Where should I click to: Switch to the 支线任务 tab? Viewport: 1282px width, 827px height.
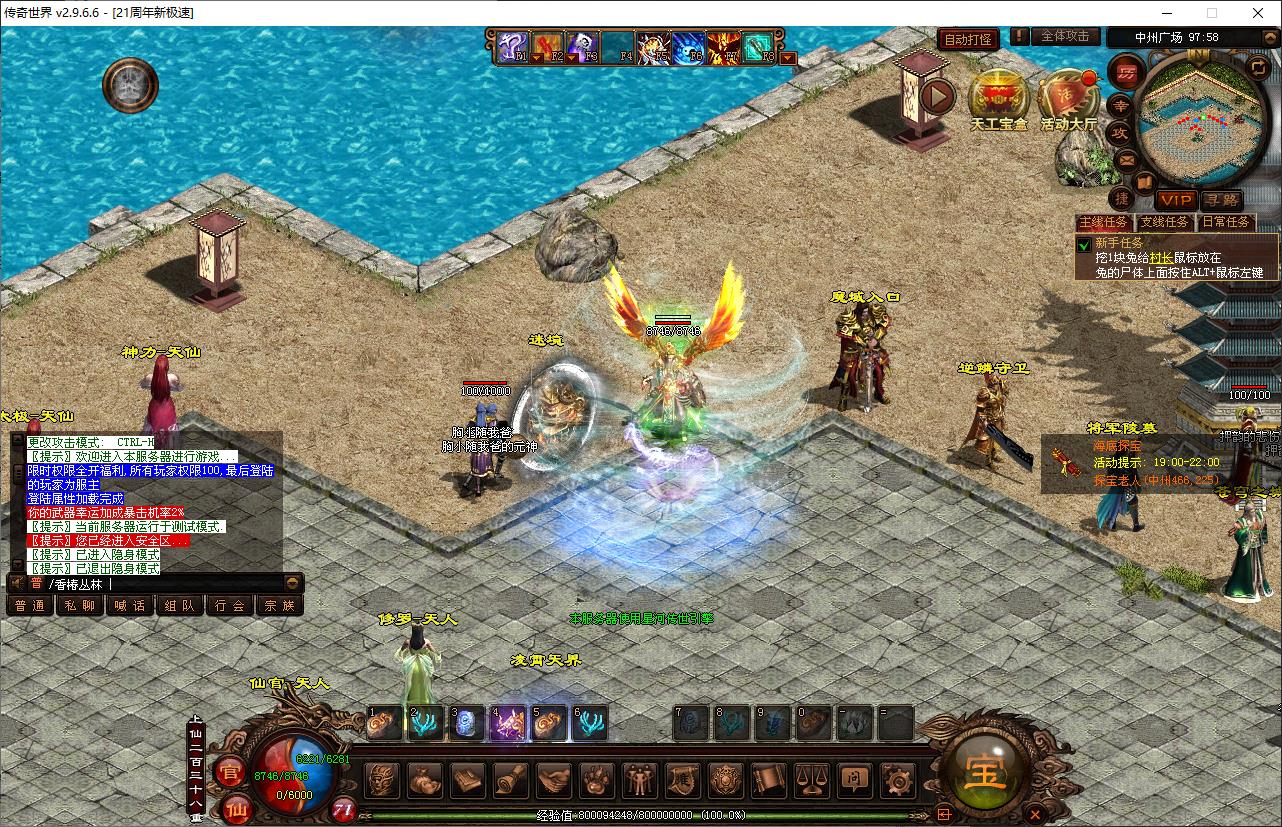(1166, 222)
